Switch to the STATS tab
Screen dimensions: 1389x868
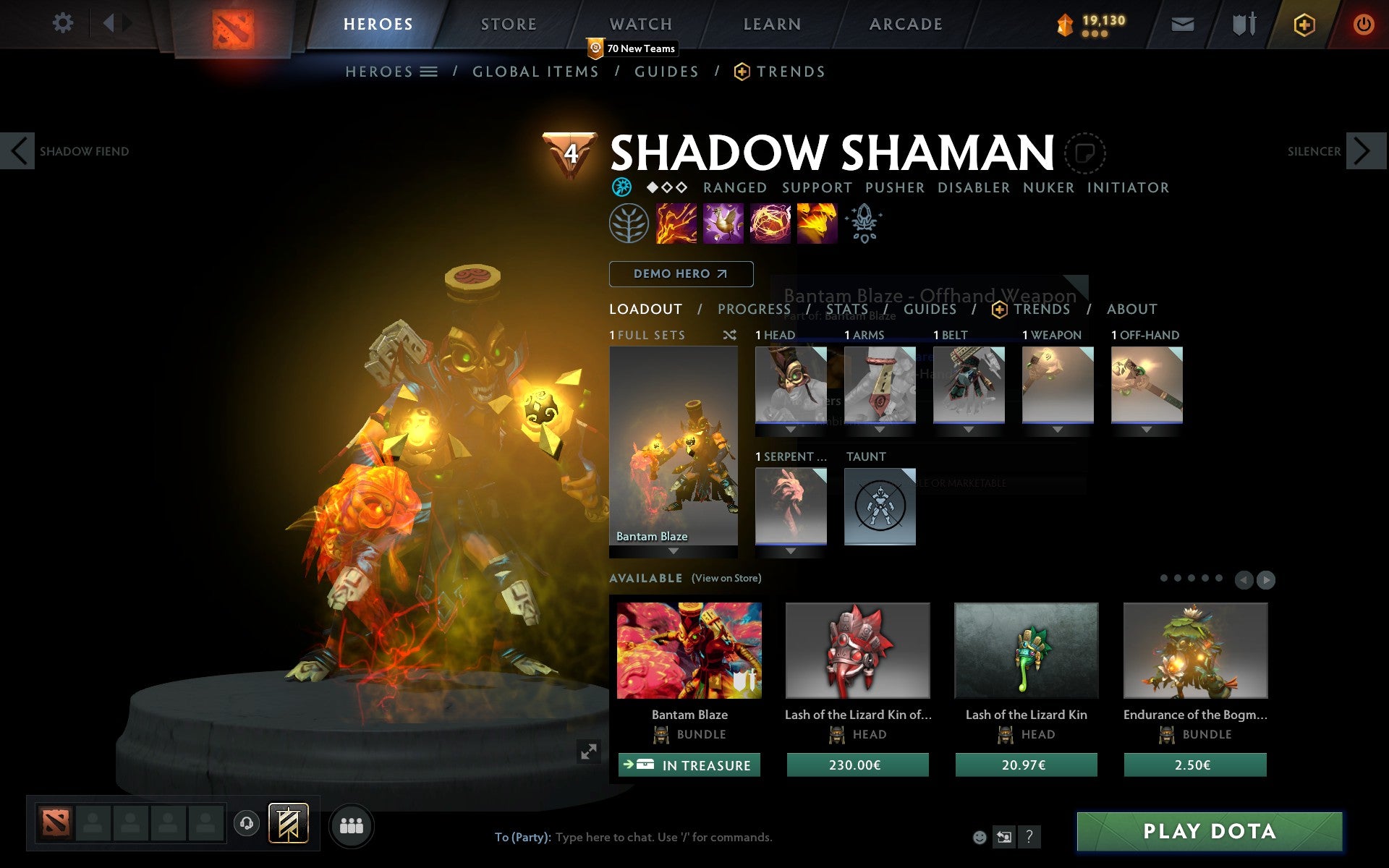[x=846, y=309]
